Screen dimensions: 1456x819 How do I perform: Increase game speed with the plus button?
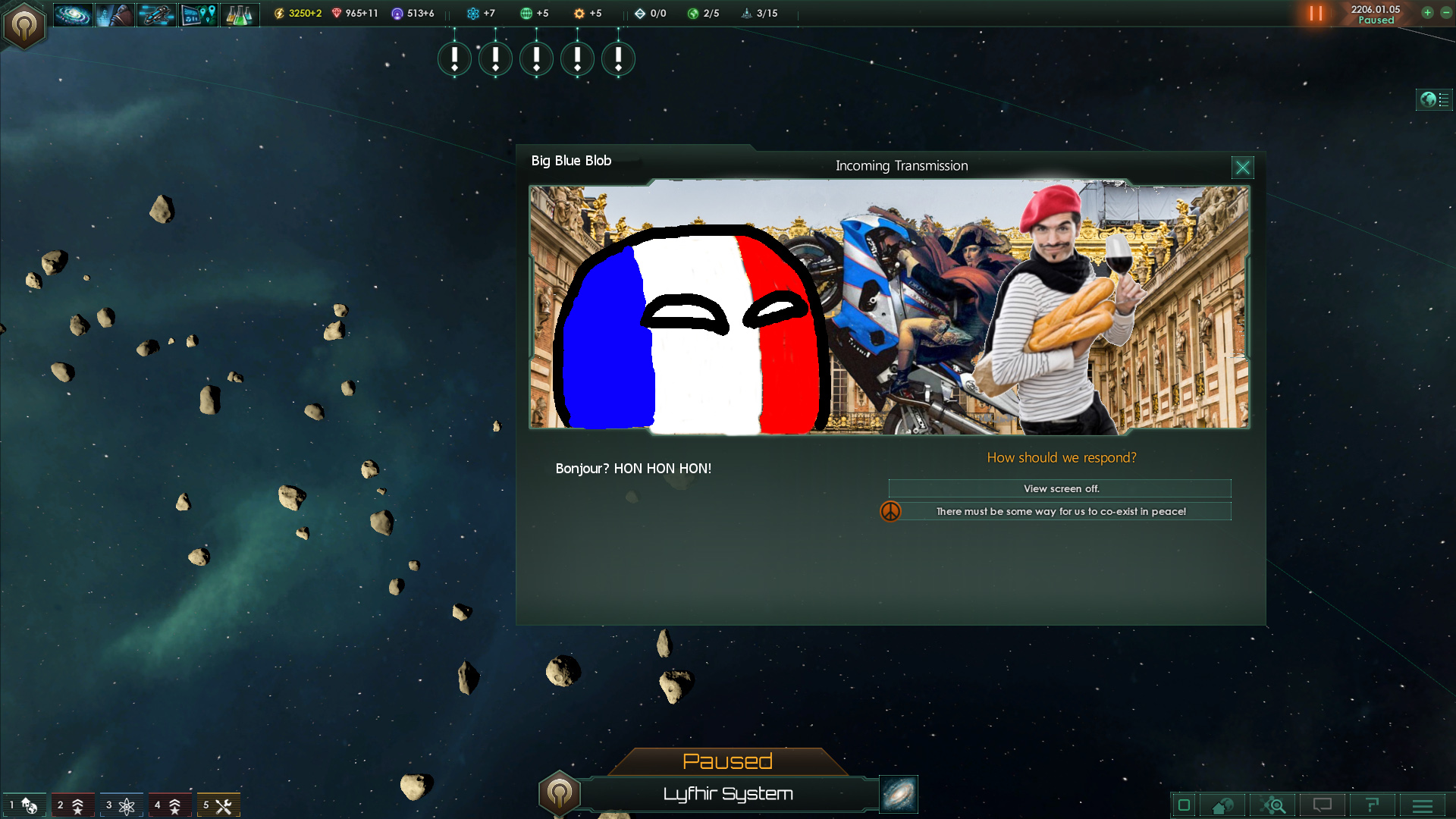(x=1427, y=13)
